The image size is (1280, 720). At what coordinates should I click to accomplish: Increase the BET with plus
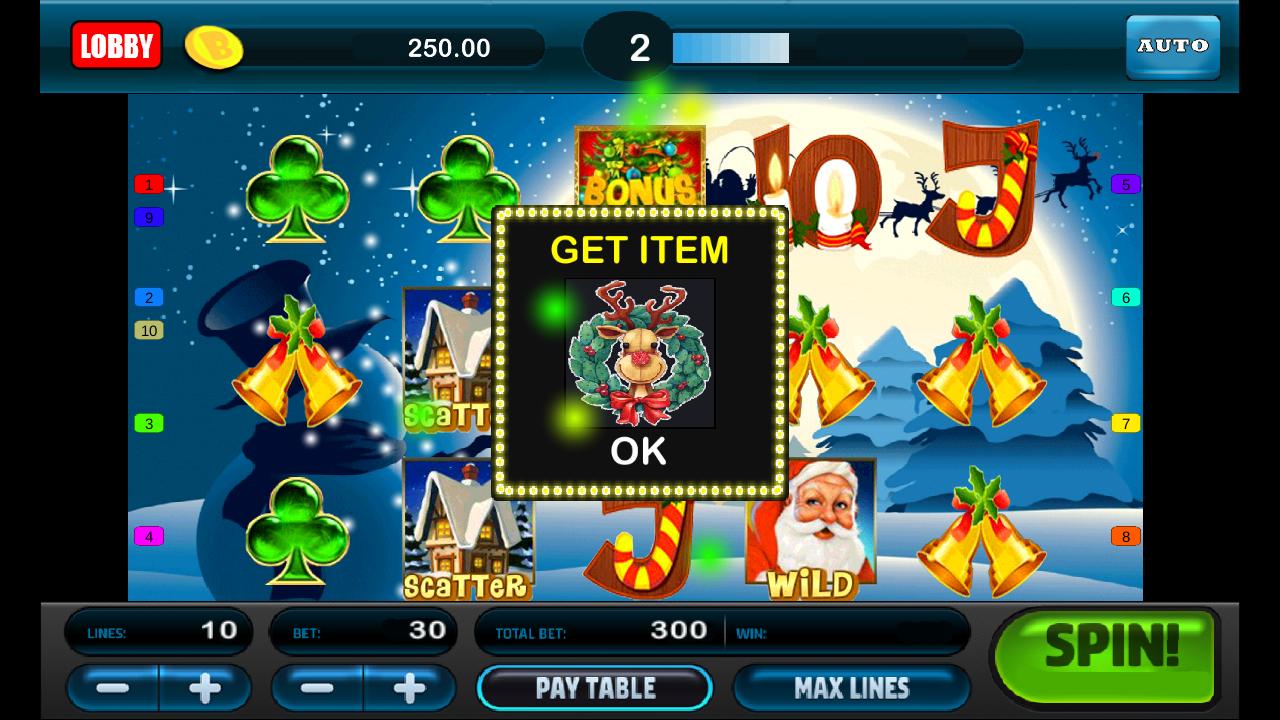pos(409,688)
